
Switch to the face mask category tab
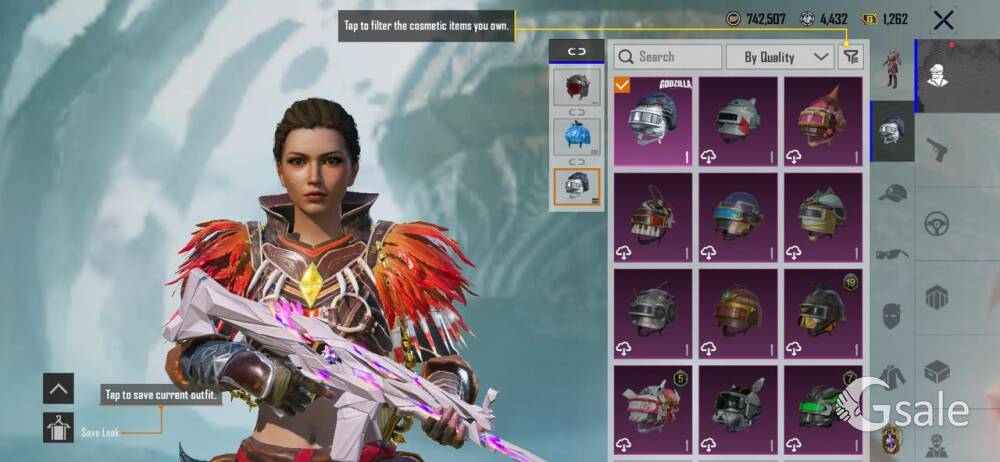coord(892,315)
